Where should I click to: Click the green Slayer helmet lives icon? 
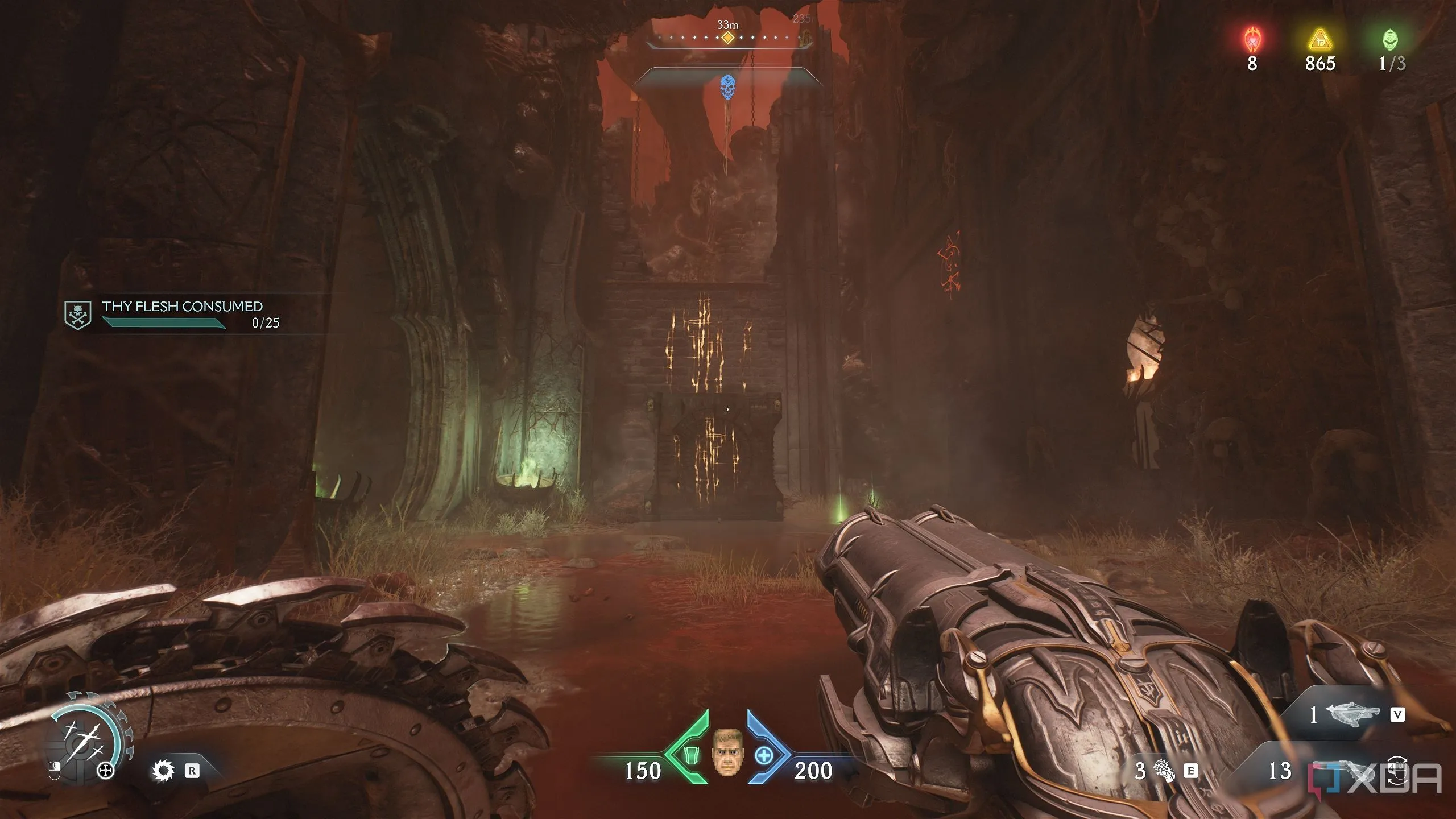1389,40
